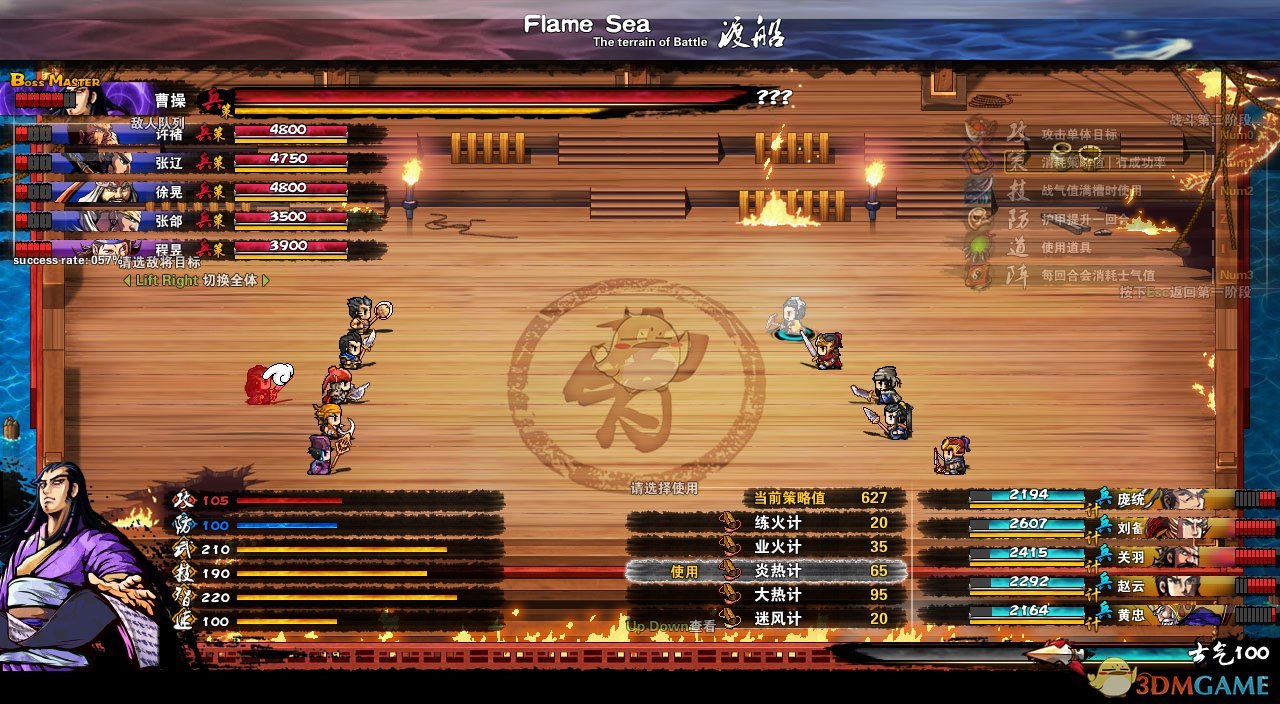Use the highlighted 炎热计 strategy
1280x704 pixels.
tap(776, 571)
